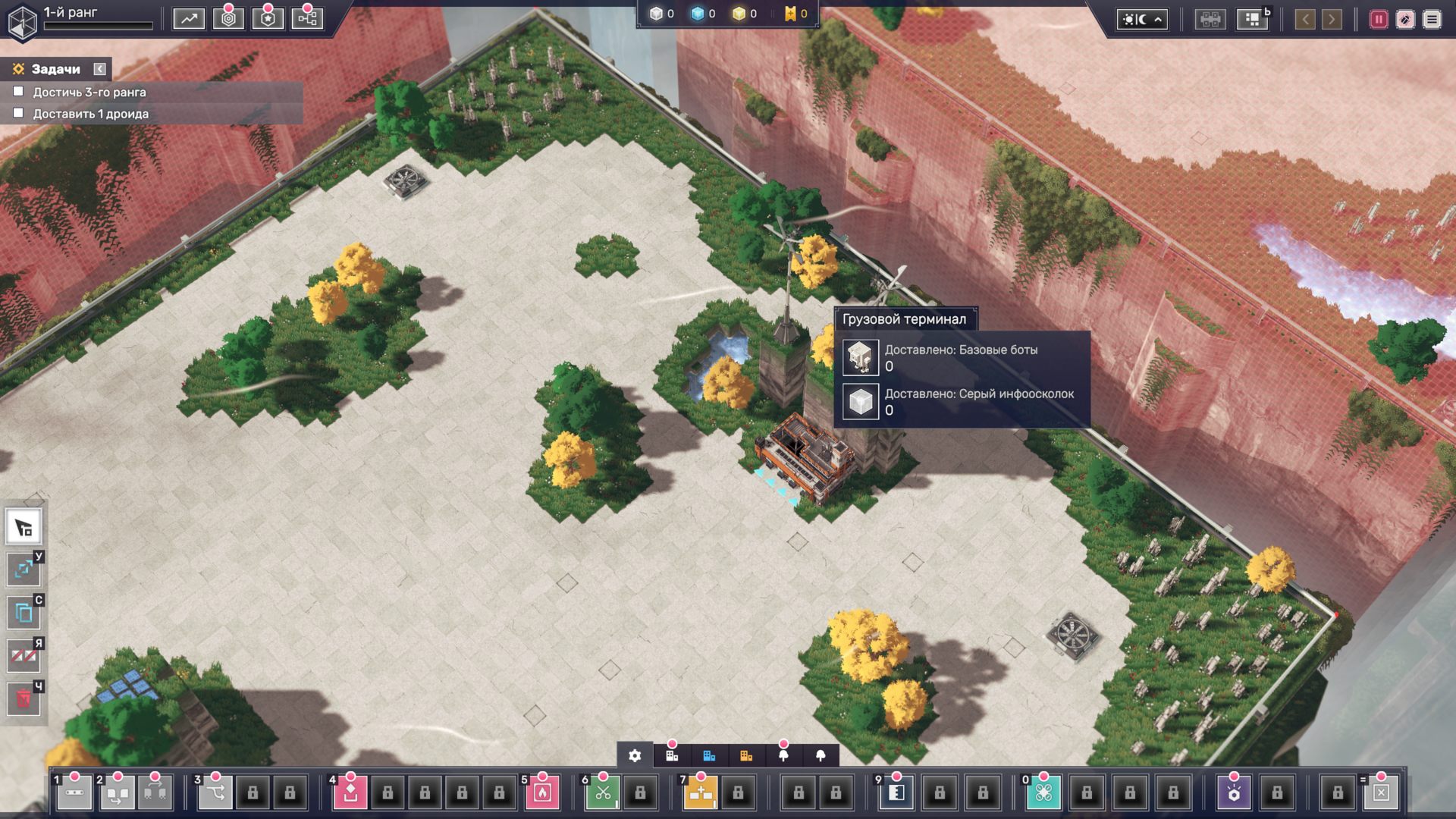Screen dimensions: 1456x819
Task: Tick the 'Доставить 1 дроида' task checkbox
Action: point(19,113)
